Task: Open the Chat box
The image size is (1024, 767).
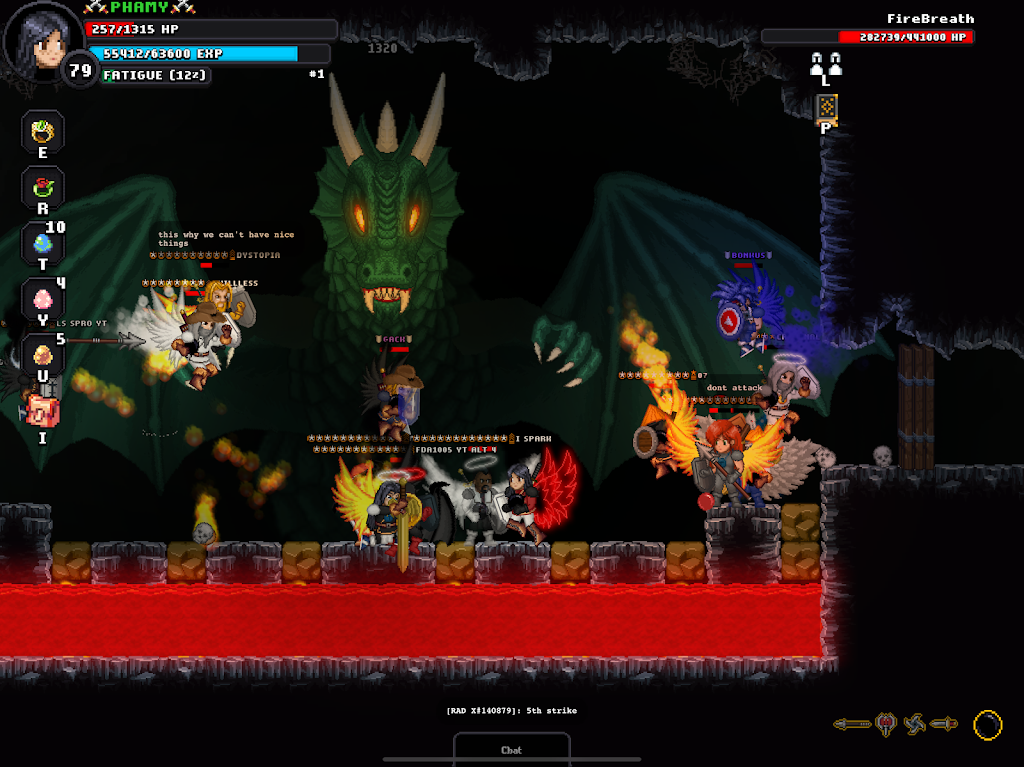Action: (x=511, y=749)
